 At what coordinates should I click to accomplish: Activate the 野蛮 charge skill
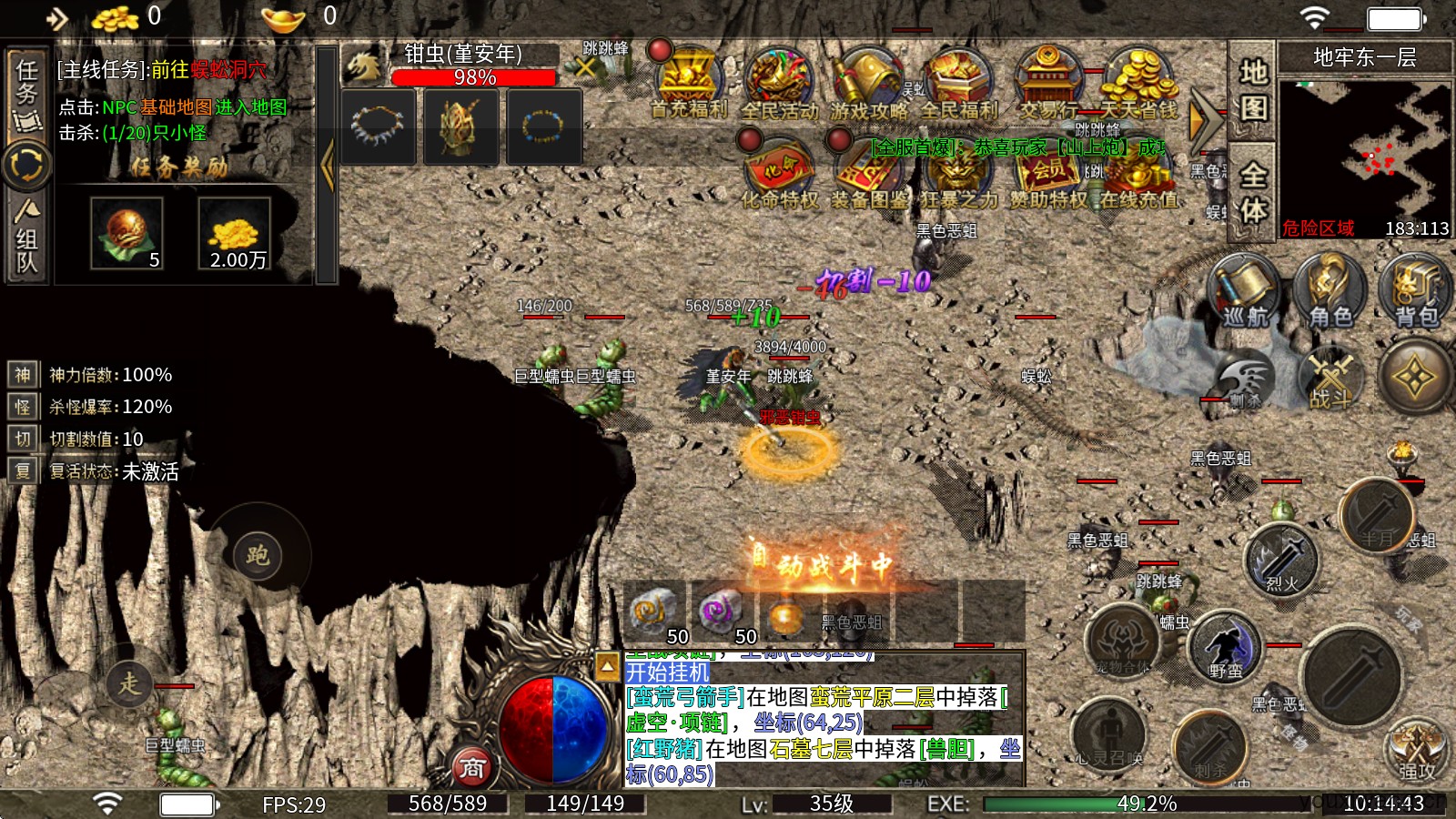coord(1225,648)
